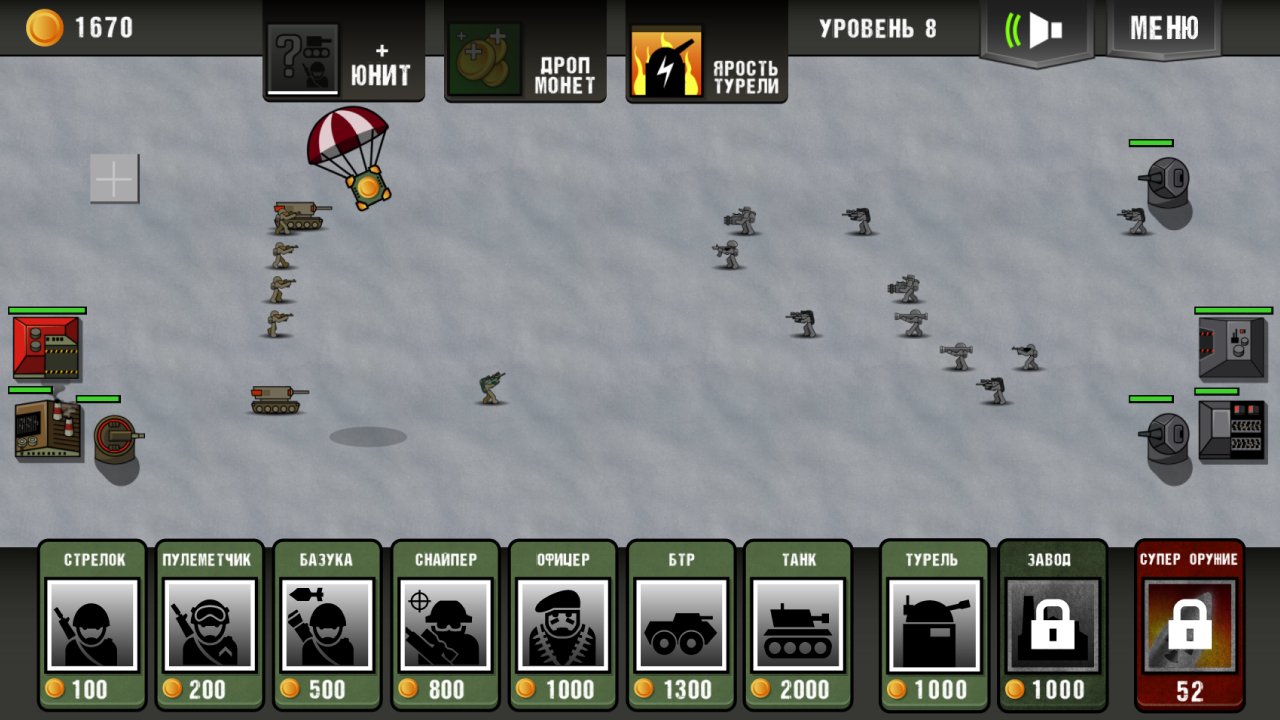Open the МЕНЮ

coord(1163,30)
